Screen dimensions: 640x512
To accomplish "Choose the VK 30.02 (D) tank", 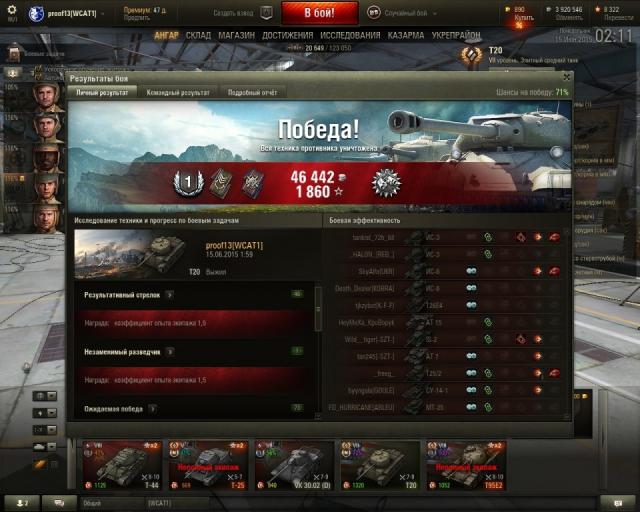I will coord(293,465).
